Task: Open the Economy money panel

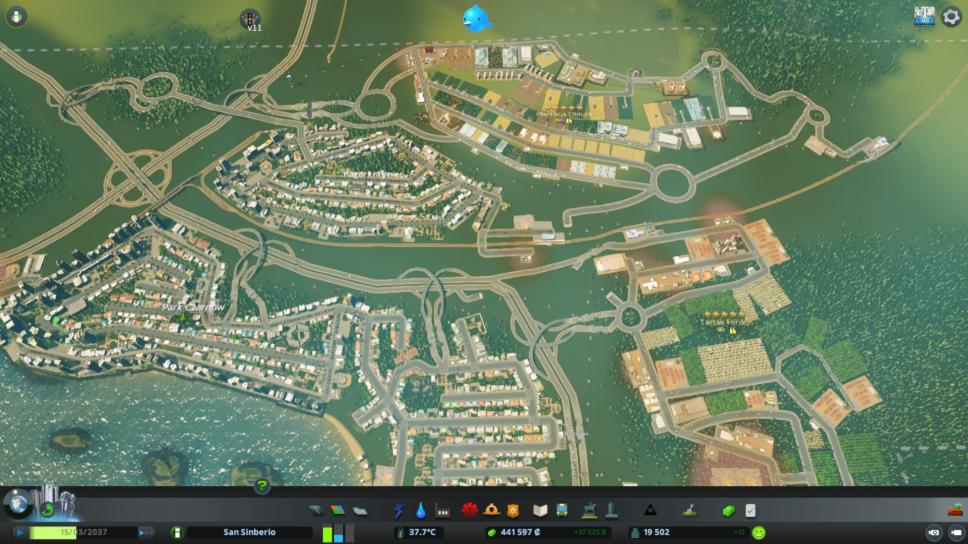Action: point(728,510)
